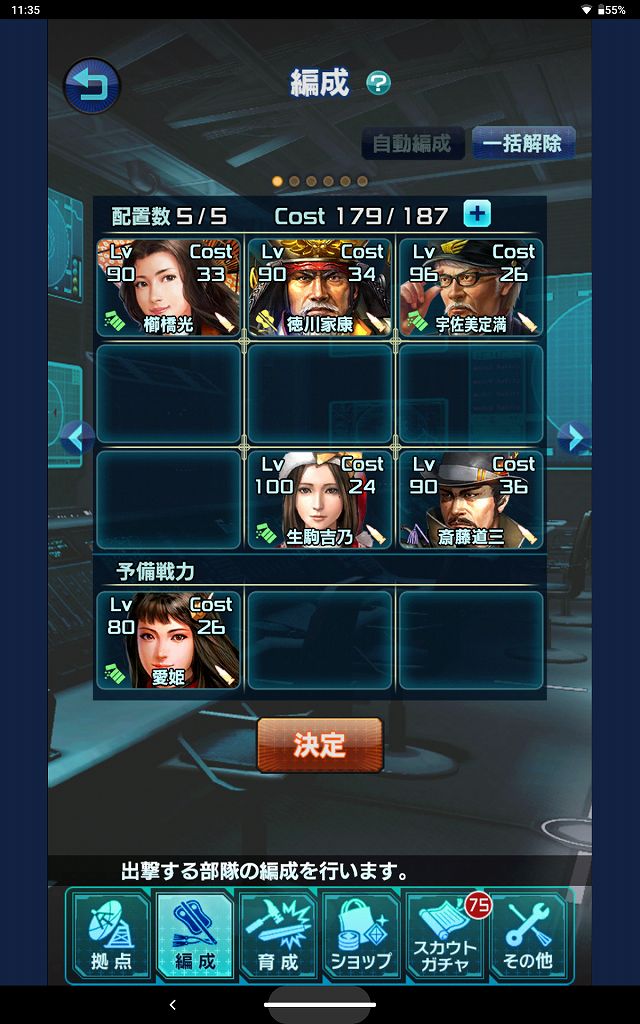Tap the 自動編成 auto-formation button
Screen dimensions: 640x1024
point(413,143)
